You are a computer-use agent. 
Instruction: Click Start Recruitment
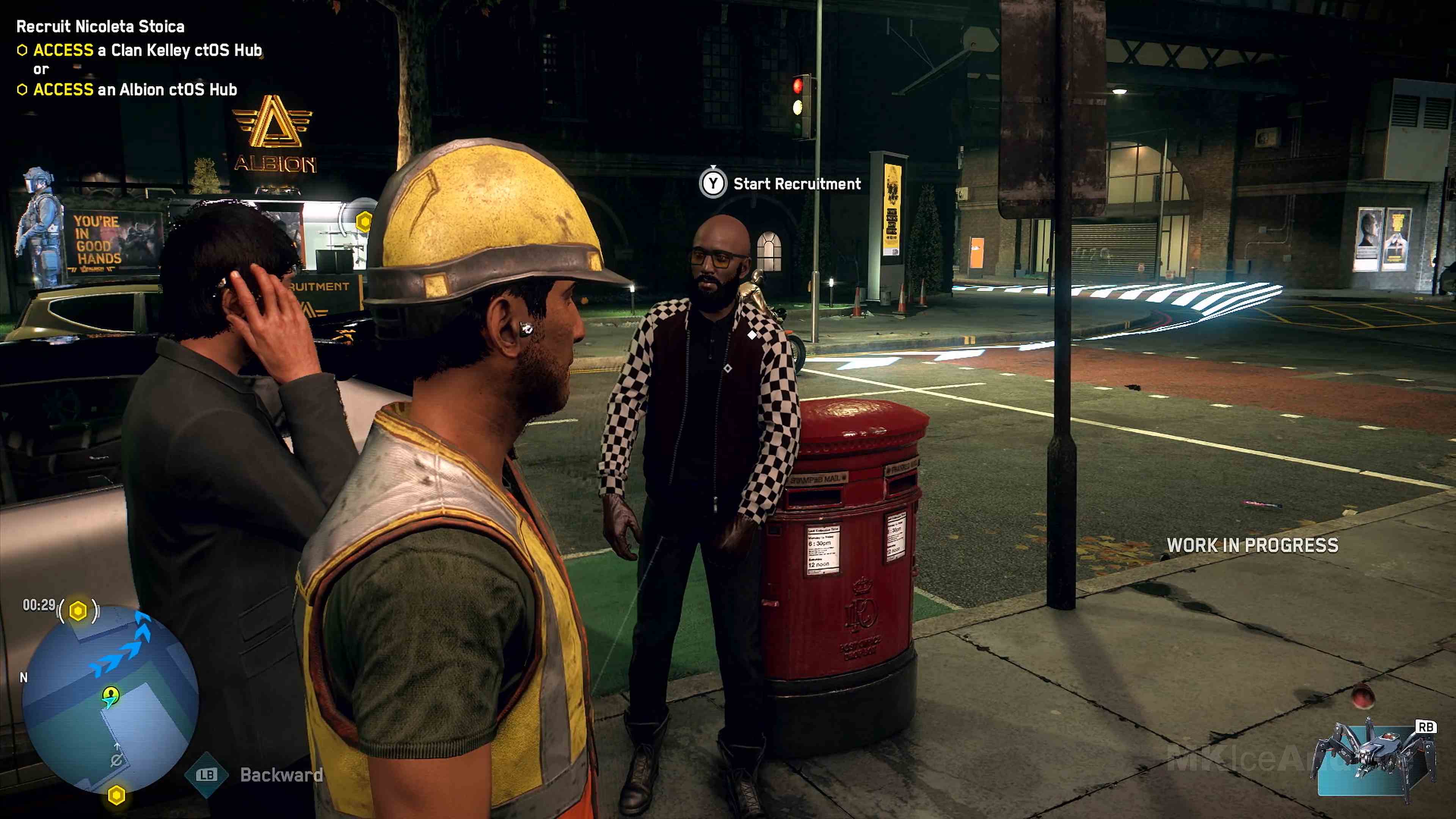[x=797, y=184]
